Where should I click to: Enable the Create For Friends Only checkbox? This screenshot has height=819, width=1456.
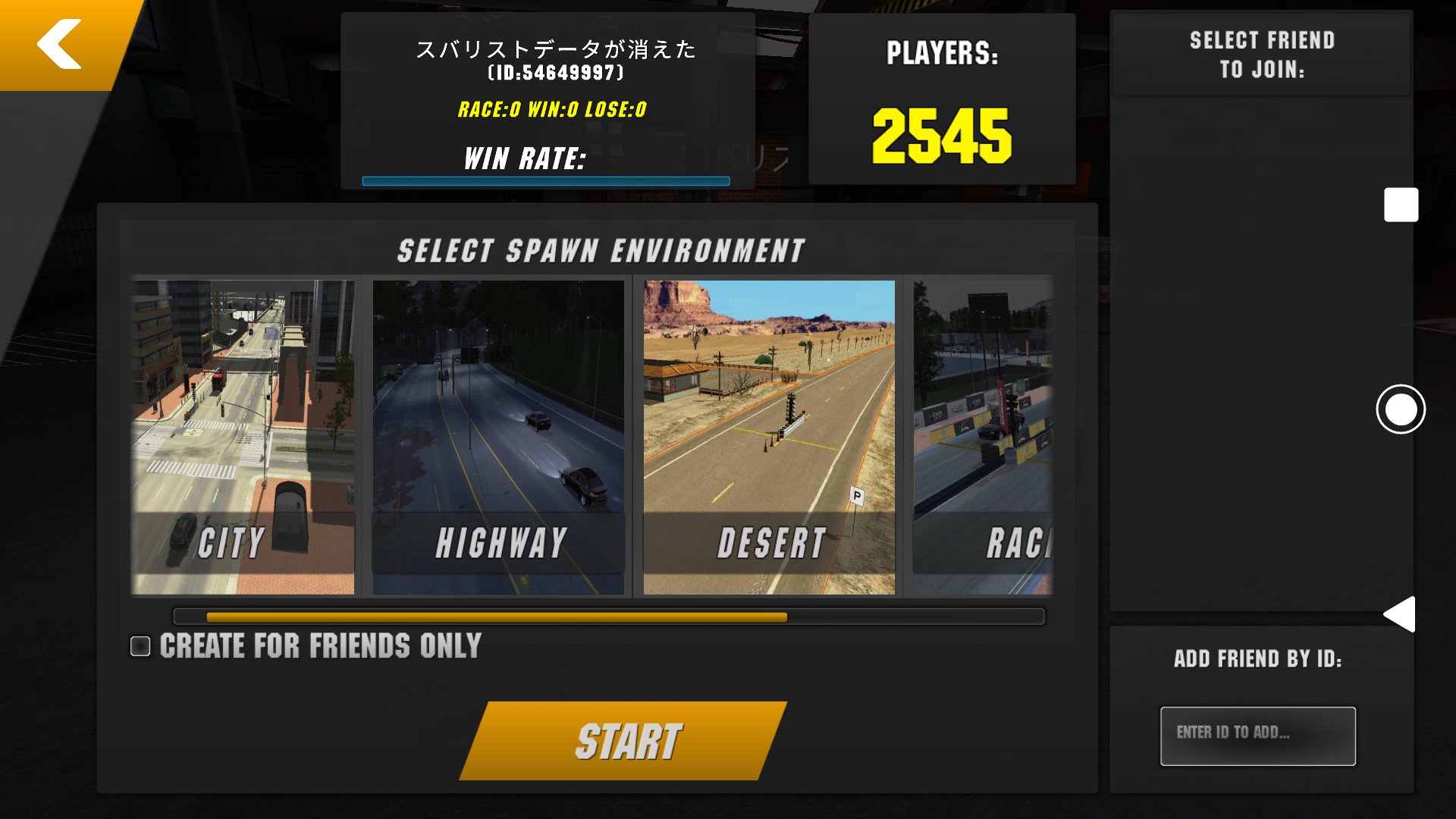[x=141, y=645]
